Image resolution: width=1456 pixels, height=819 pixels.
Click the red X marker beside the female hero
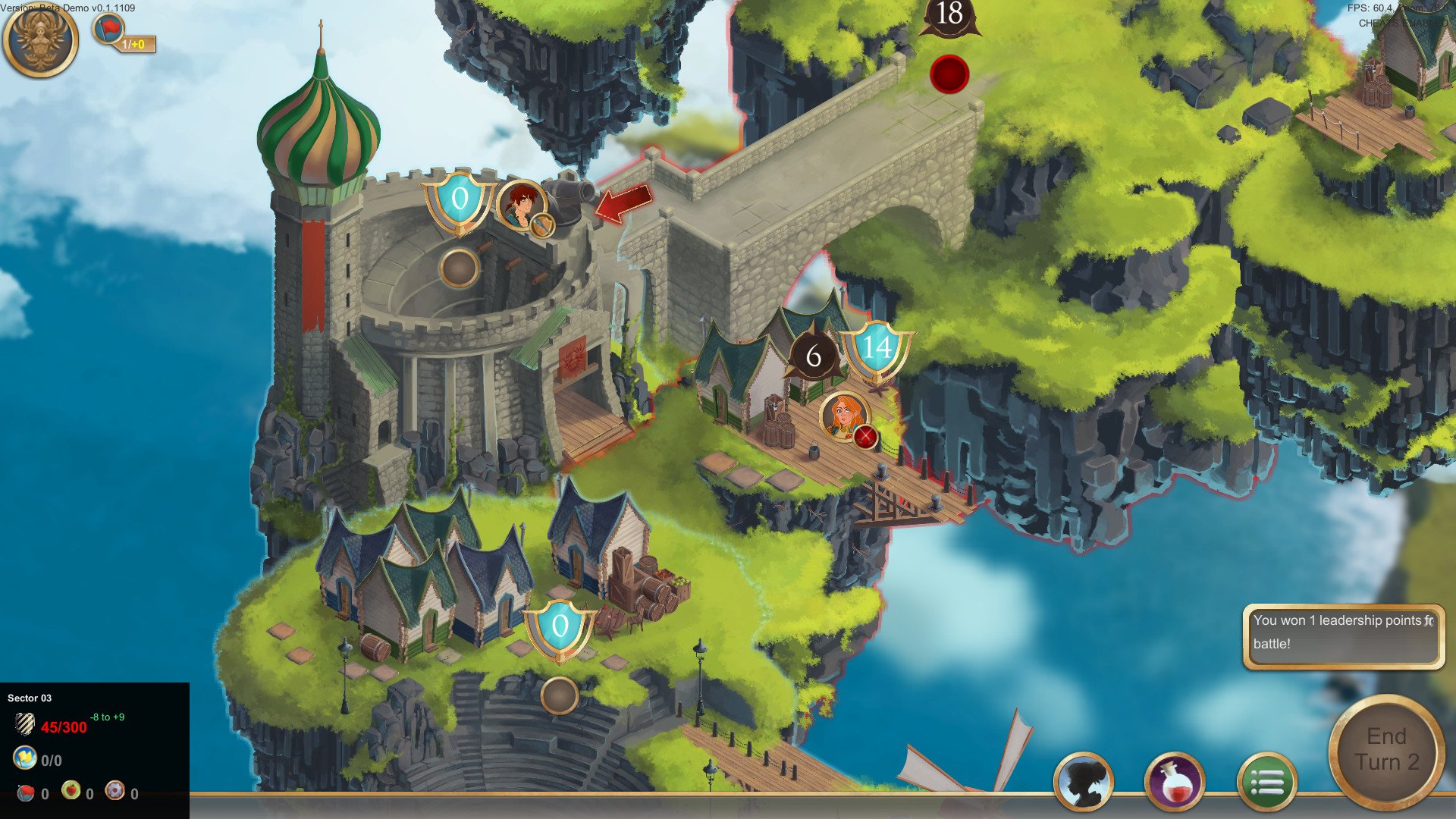[x=864, y=435]
